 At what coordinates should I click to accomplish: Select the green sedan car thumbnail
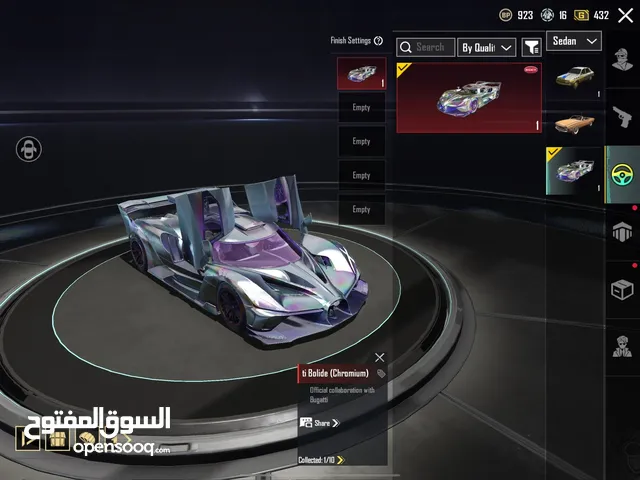tap(574, 79)
